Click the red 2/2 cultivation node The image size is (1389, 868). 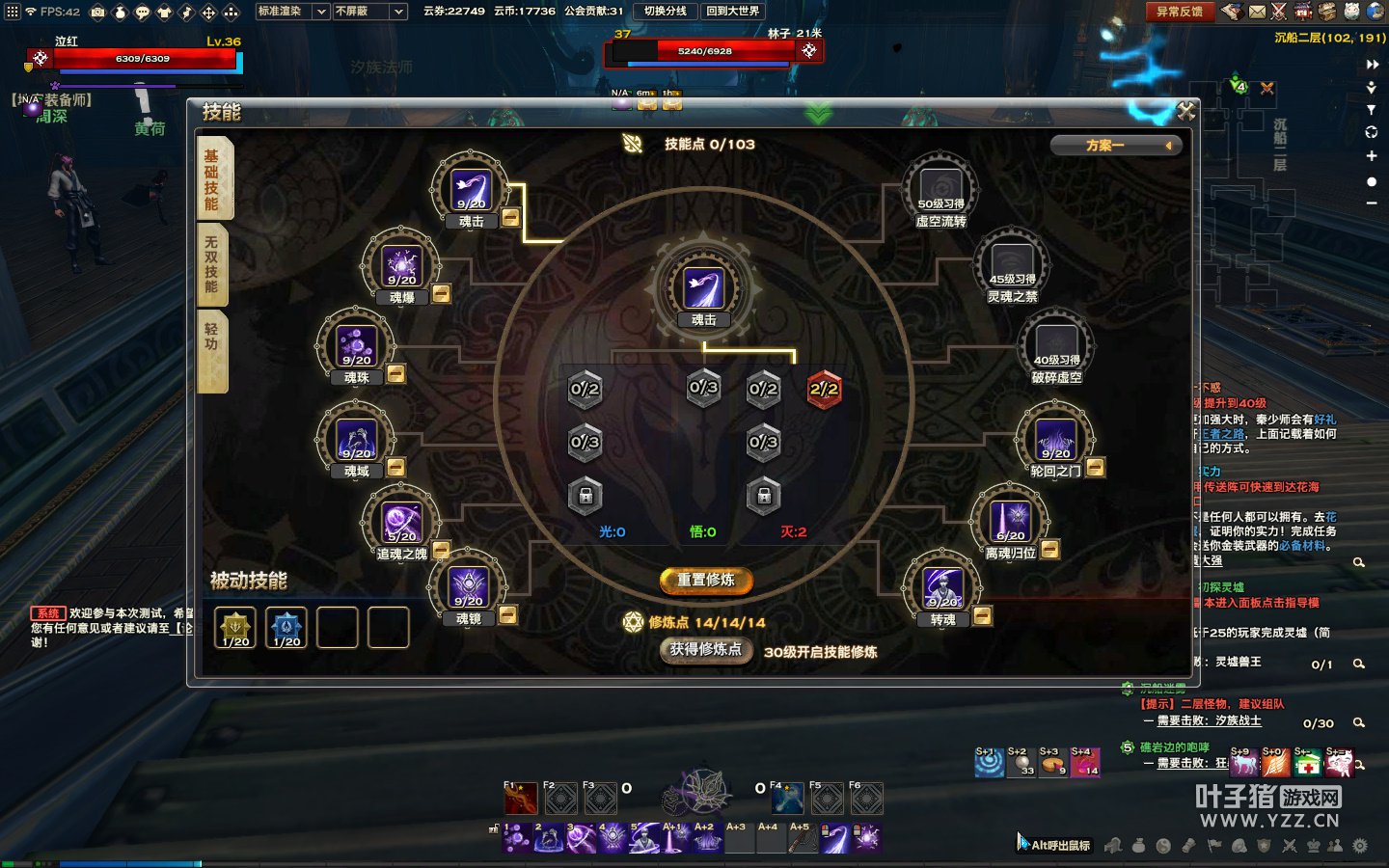824,389
